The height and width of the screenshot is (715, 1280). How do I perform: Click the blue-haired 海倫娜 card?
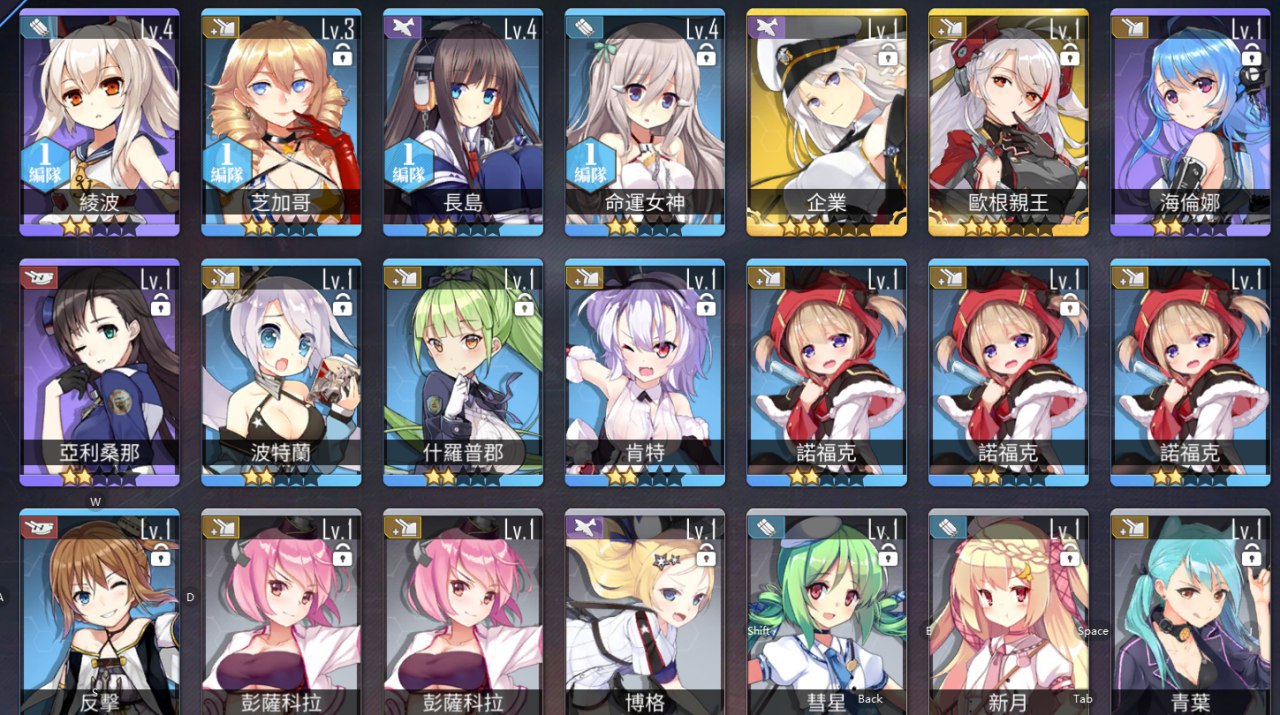1191,120
